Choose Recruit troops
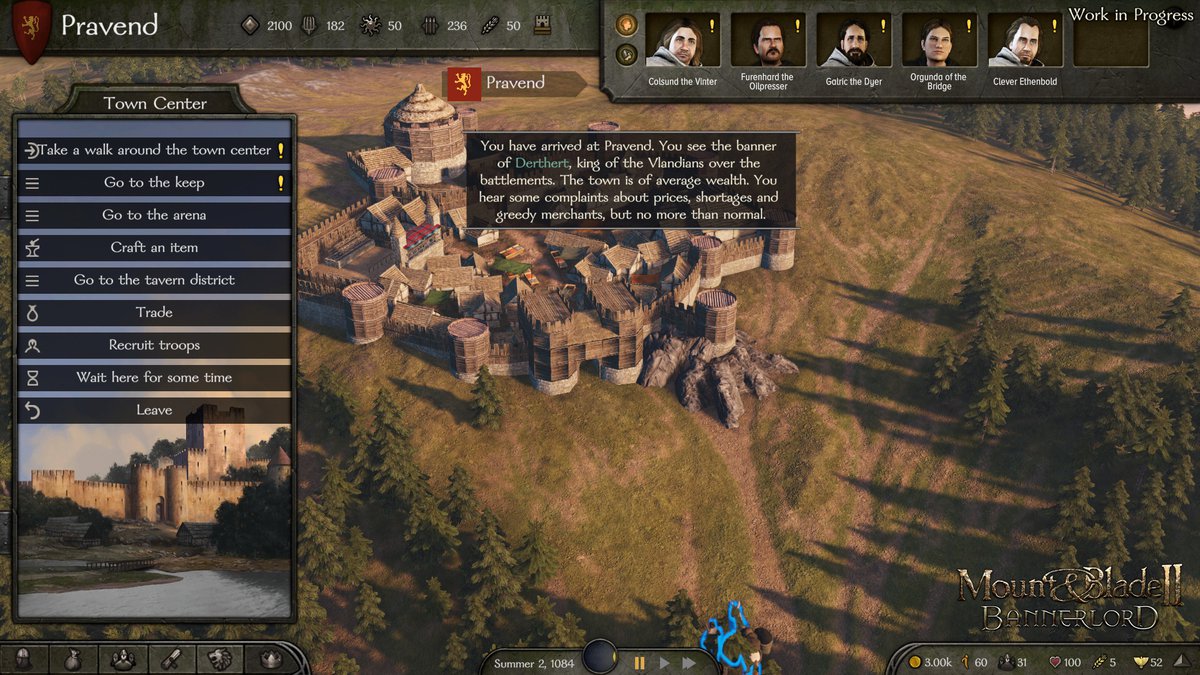The height and width of the screenshot is (675, 1200). [x=154, y=345]
